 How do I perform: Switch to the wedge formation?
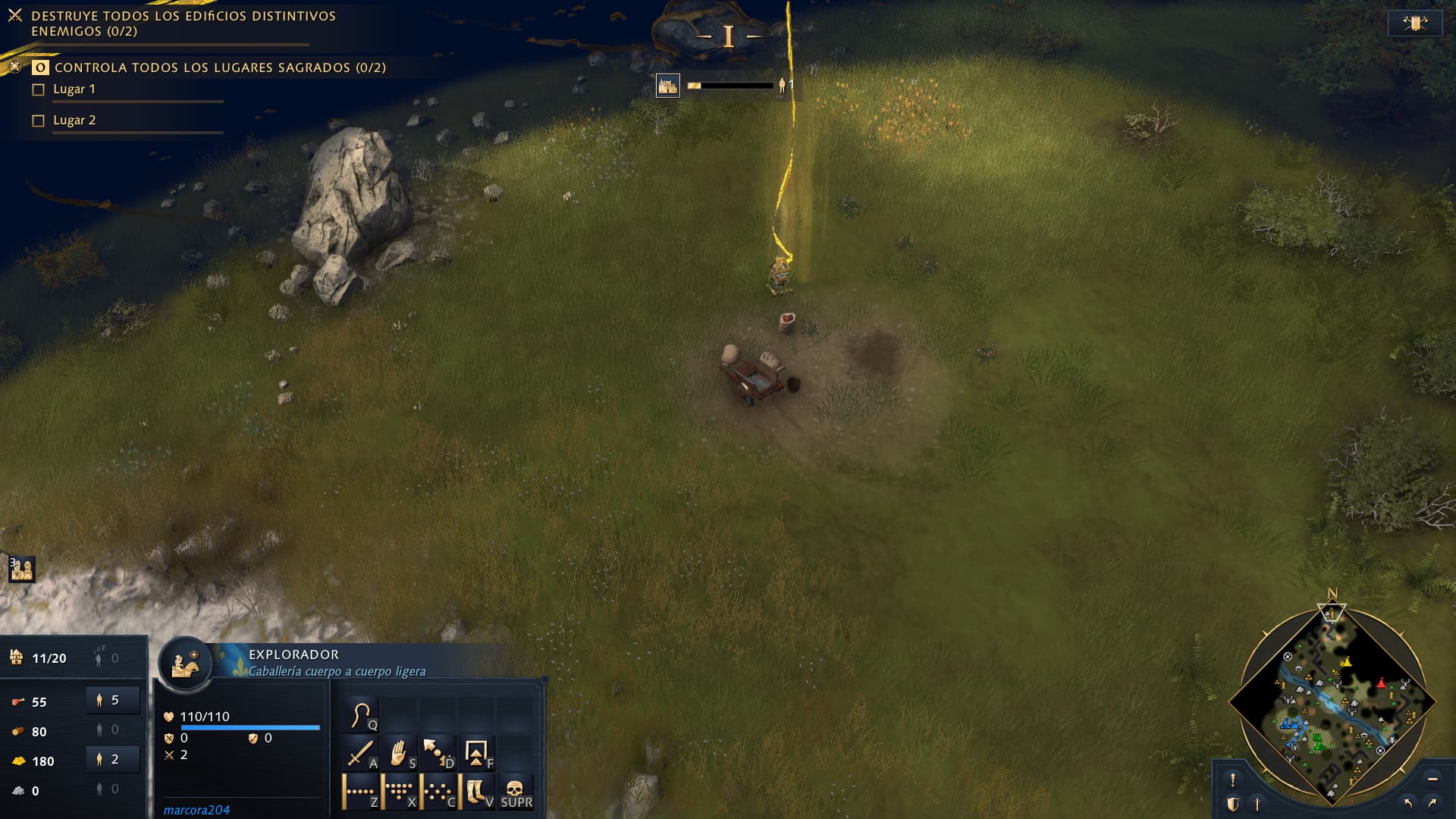(399, 792)
